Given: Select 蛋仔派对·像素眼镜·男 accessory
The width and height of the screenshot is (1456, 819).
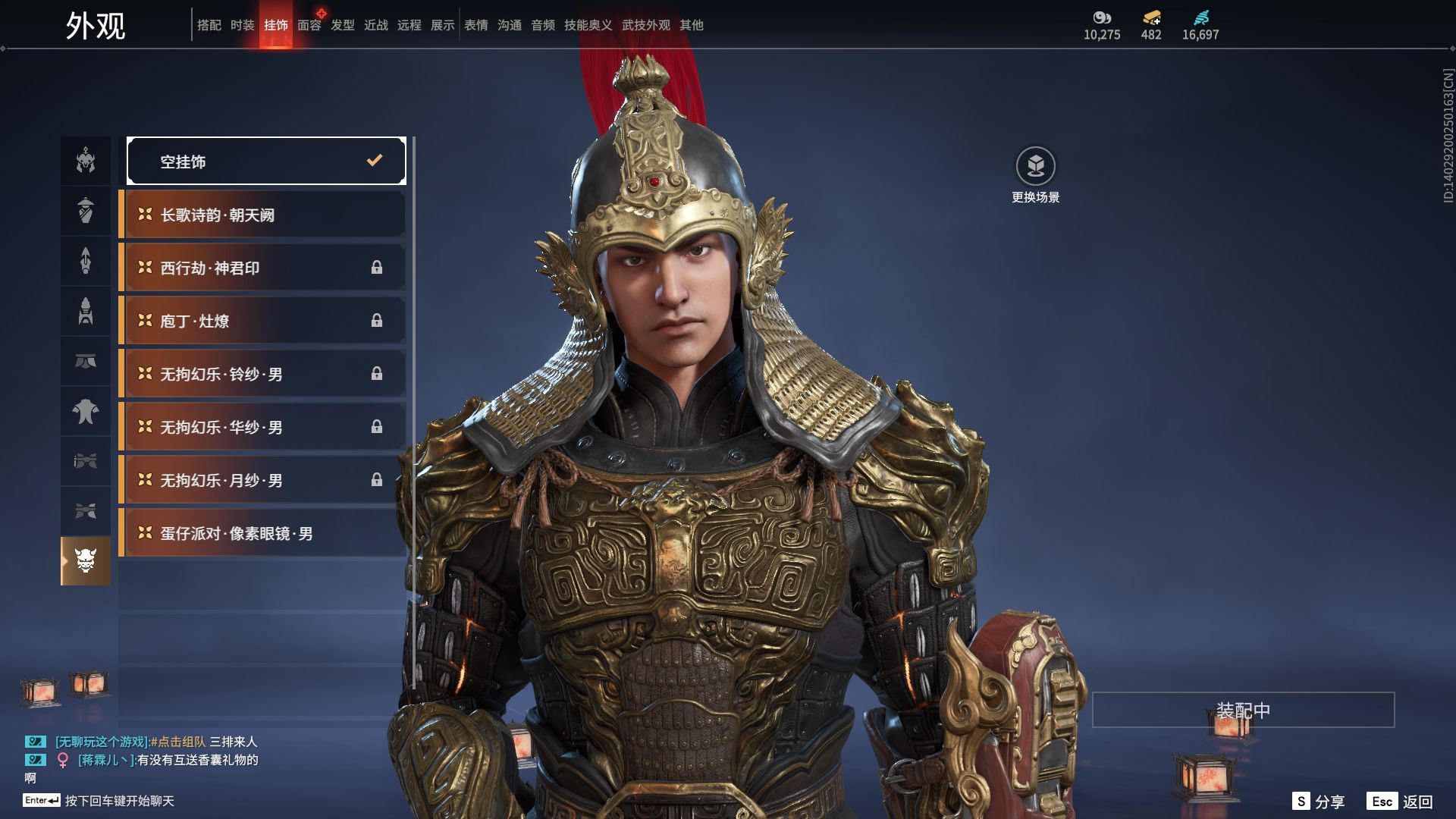Looking at the screenshot, I should (x=262, y=533).
